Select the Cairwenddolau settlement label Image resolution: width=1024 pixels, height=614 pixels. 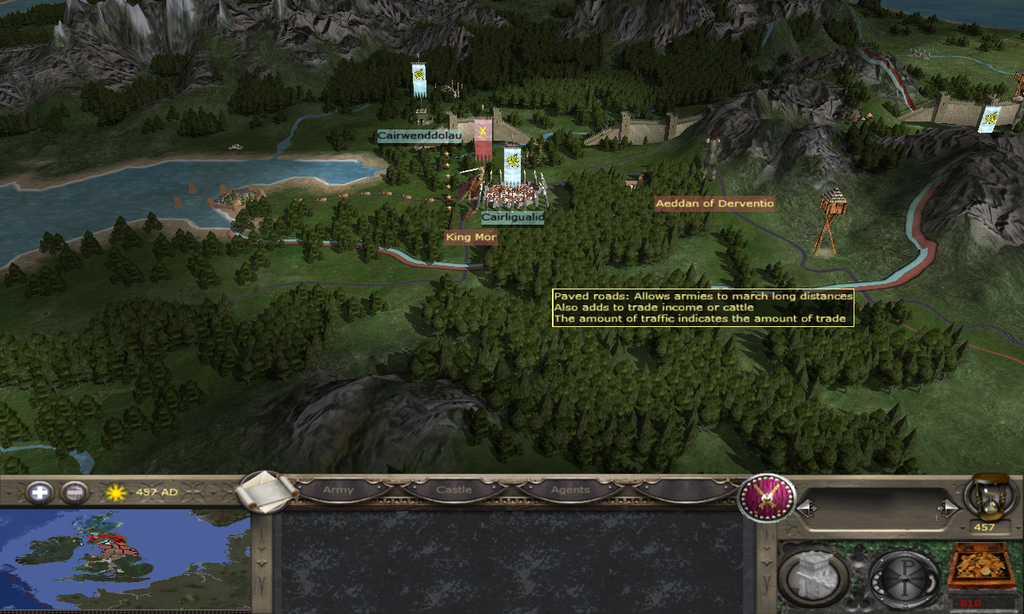click(x=419, y=136)
